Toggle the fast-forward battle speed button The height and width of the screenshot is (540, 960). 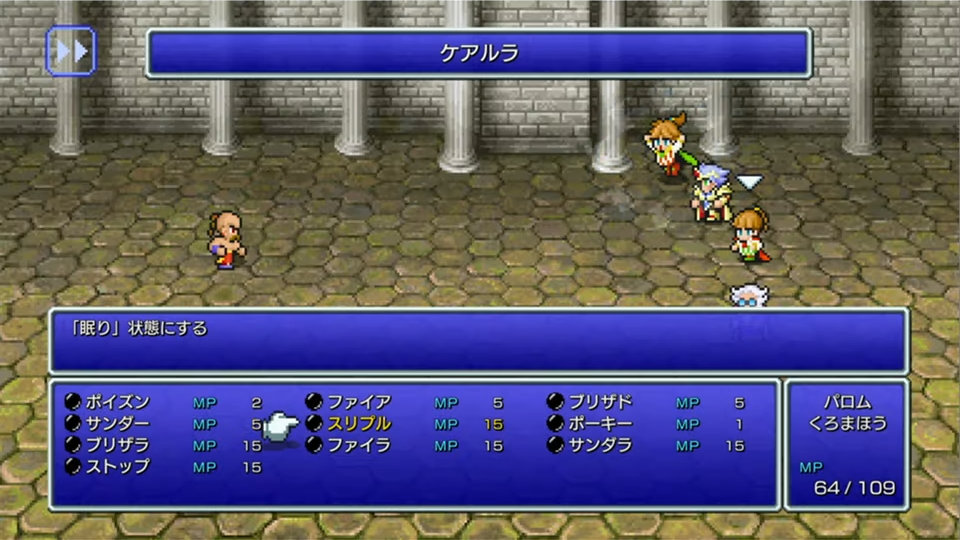[x=71, y=51]
